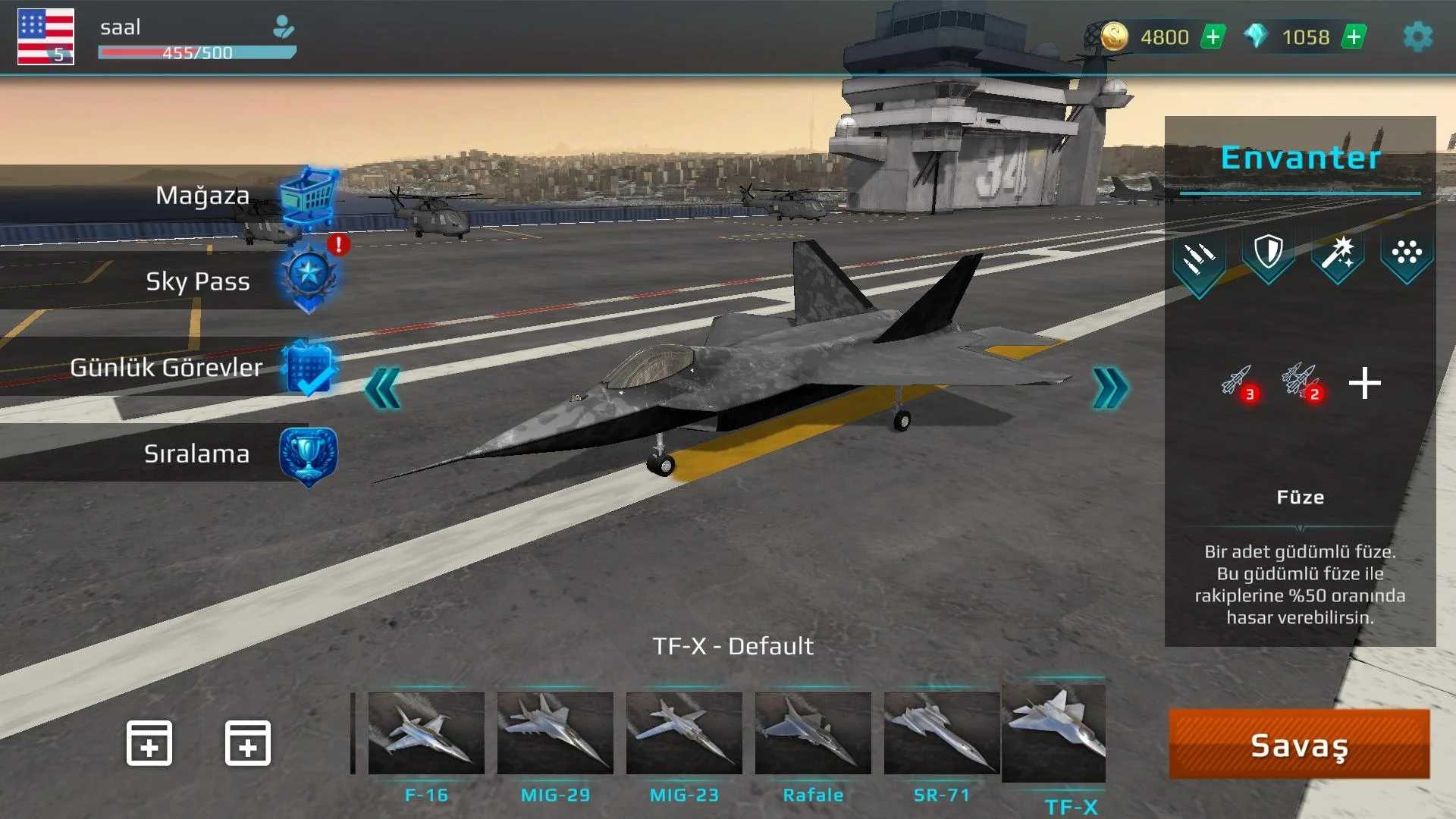Select the TF-X plane thumbnail
Image resolution: width=1456 pixels, height=819 pixels.
1054,732
